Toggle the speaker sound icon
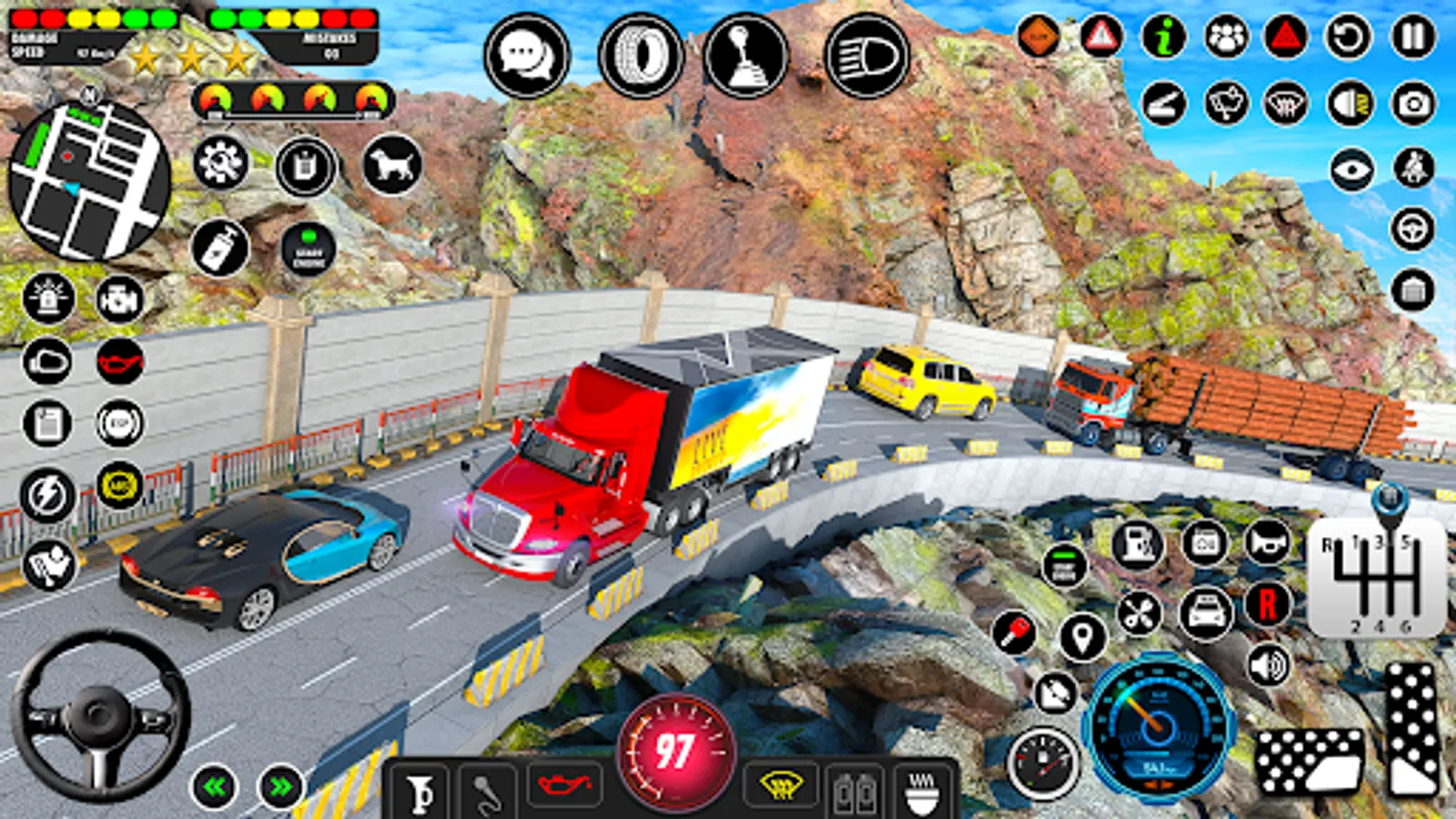Screen dimensions: 1456x819 click(x=1268, y=666)
